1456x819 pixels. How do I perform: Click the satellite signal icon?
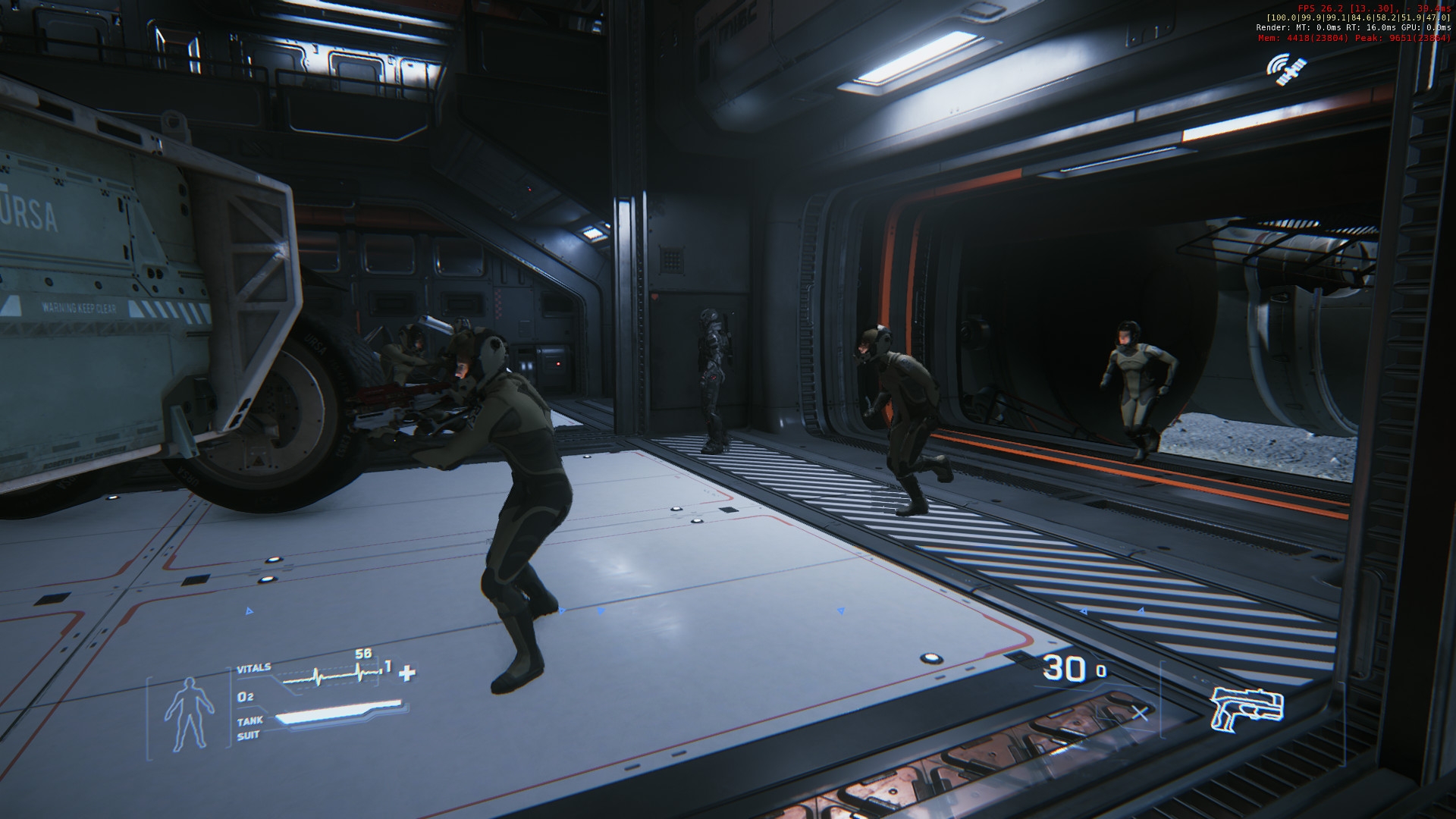(1286, 69)
